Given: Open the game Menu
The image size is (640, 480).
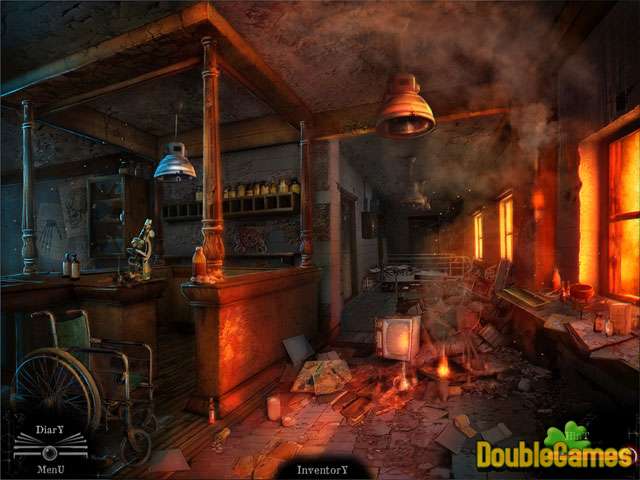Looking at the screenshot, I should 50,465.
